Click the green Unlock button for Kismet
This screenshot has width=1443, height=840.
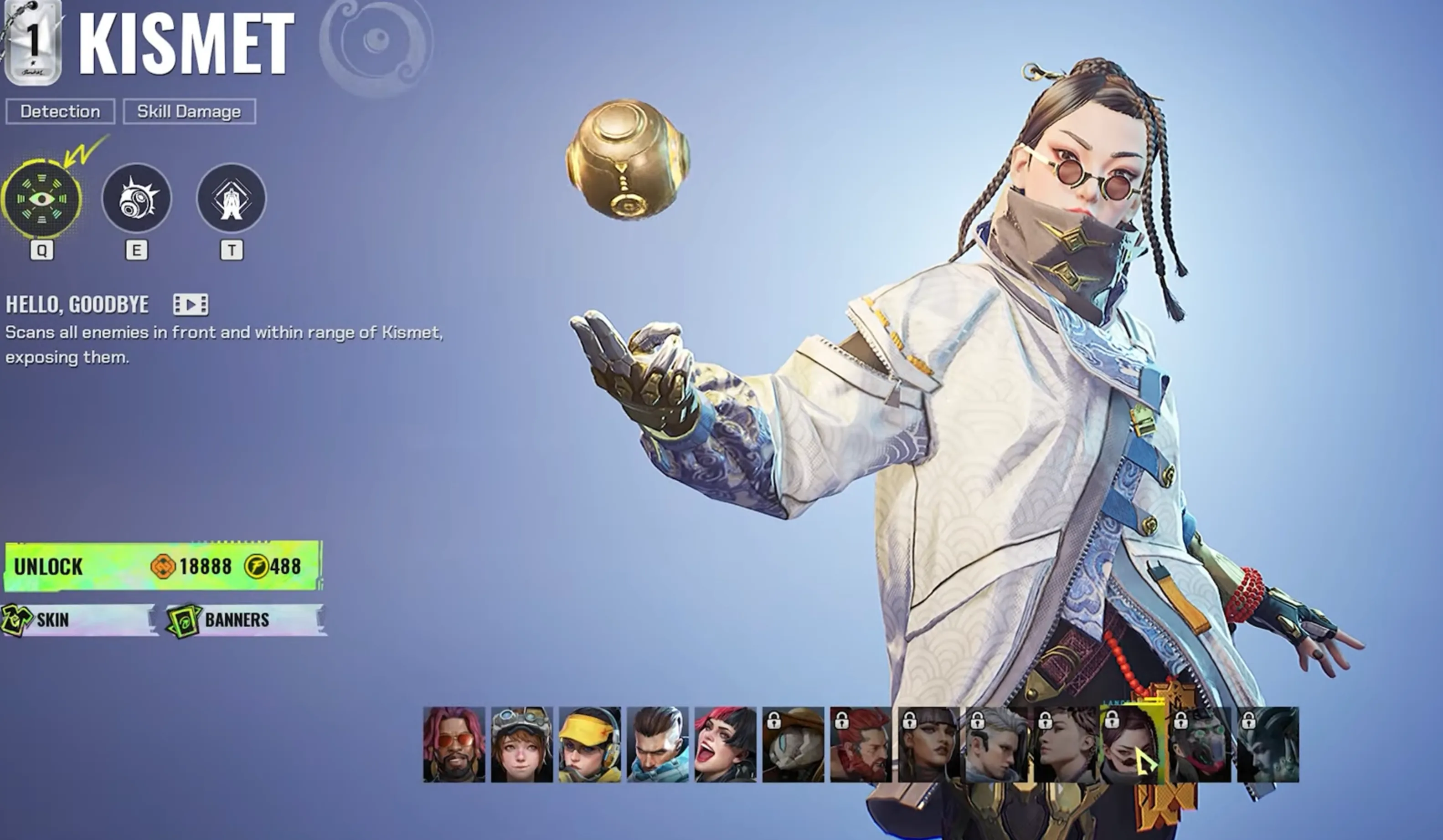point(163,566)
